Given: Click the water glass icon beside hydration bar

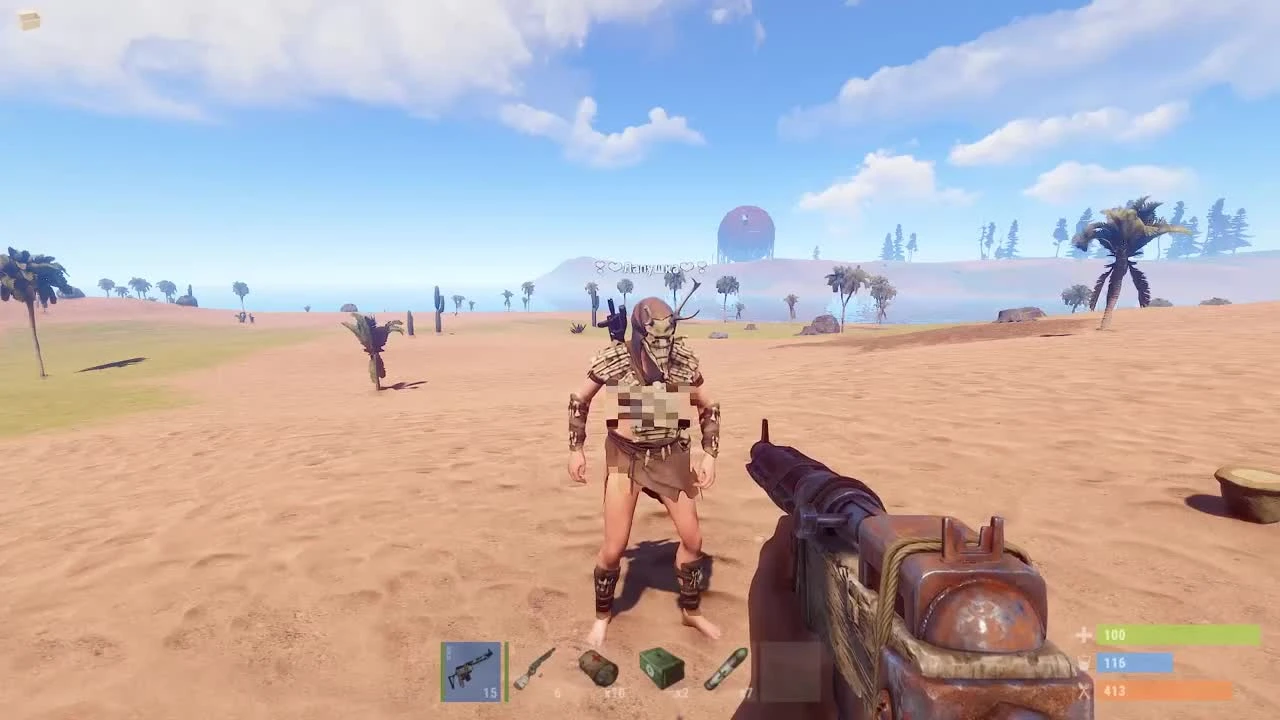Looking at the screenshot, I should click(x=1084, y=663).
